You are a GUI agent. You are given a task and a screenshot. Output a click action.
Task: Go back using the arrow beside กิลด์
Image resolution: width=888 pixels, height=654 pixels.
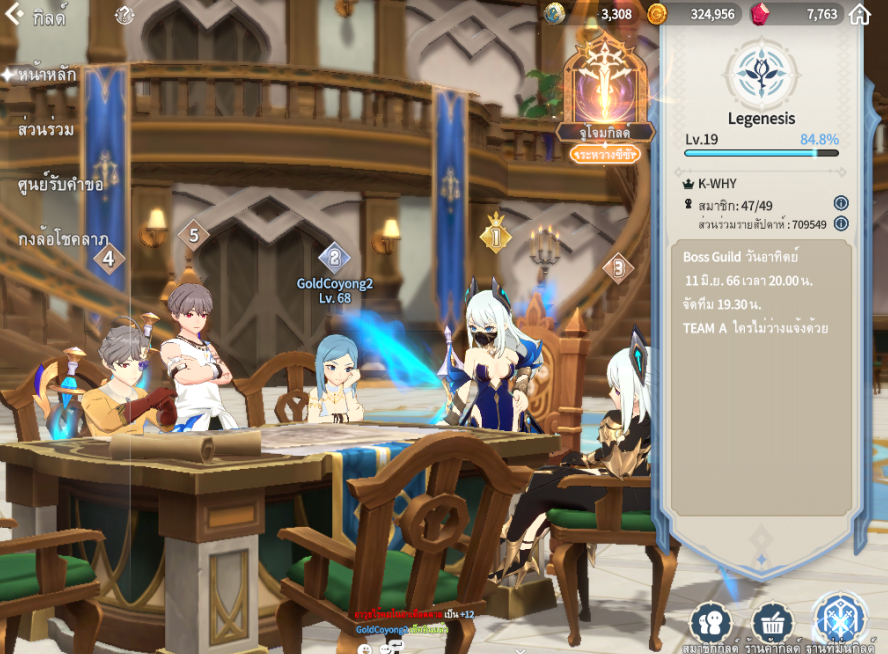pos(14,15)
